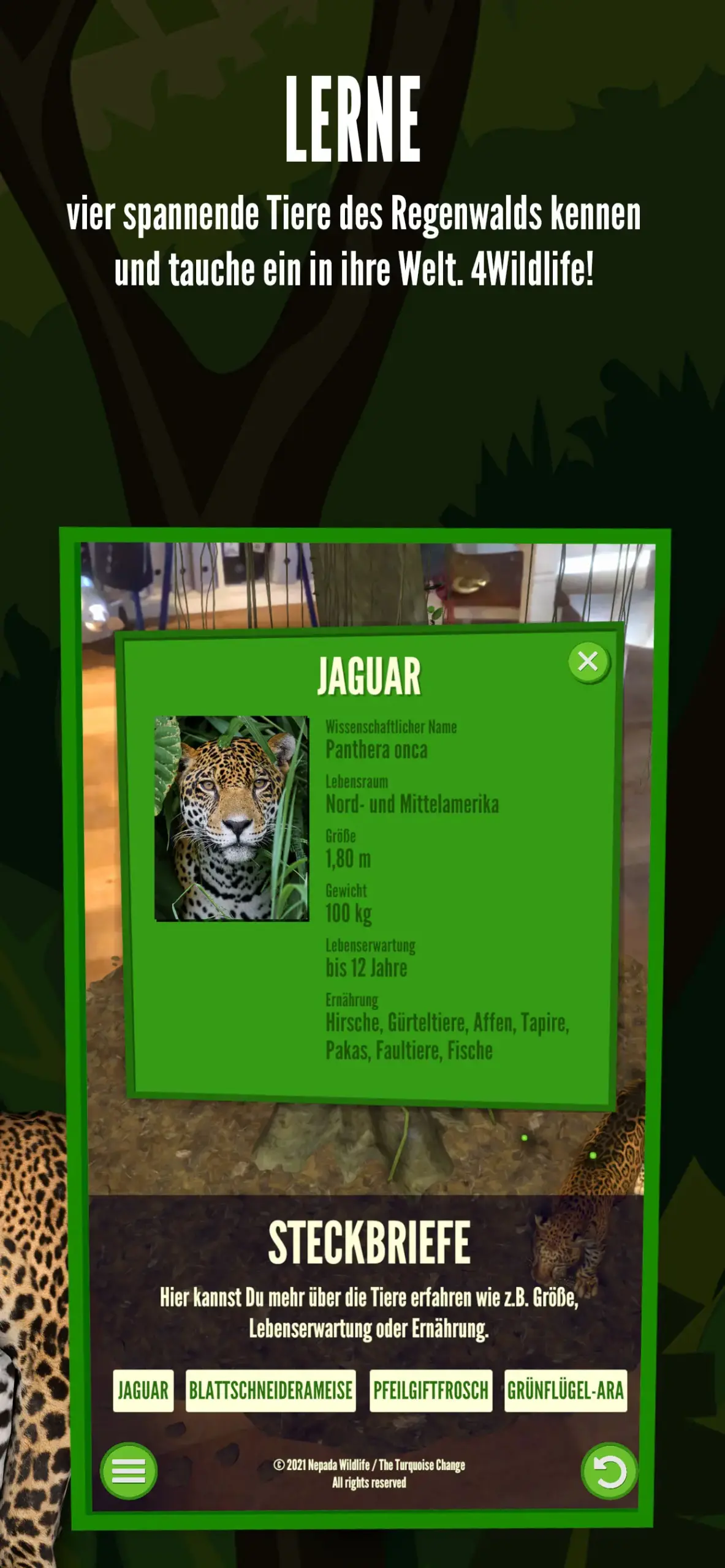Open the Blattschneiderameise profile
The image size is (725, 1568).
tap(270, 1391)
